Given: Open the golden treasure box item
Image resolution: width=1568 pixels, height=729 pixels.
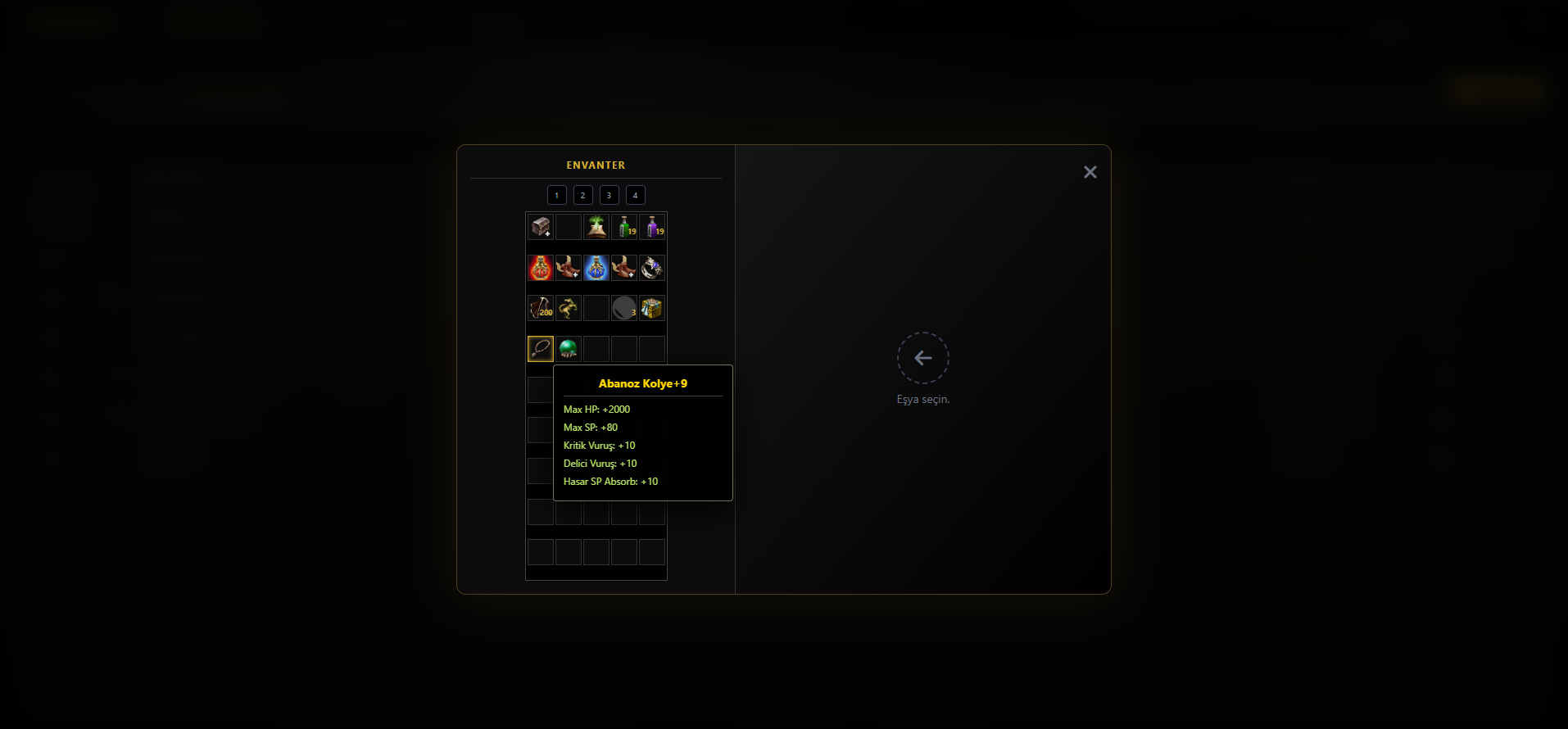Looking at the screenshot, I should click(x=652, y=308).
